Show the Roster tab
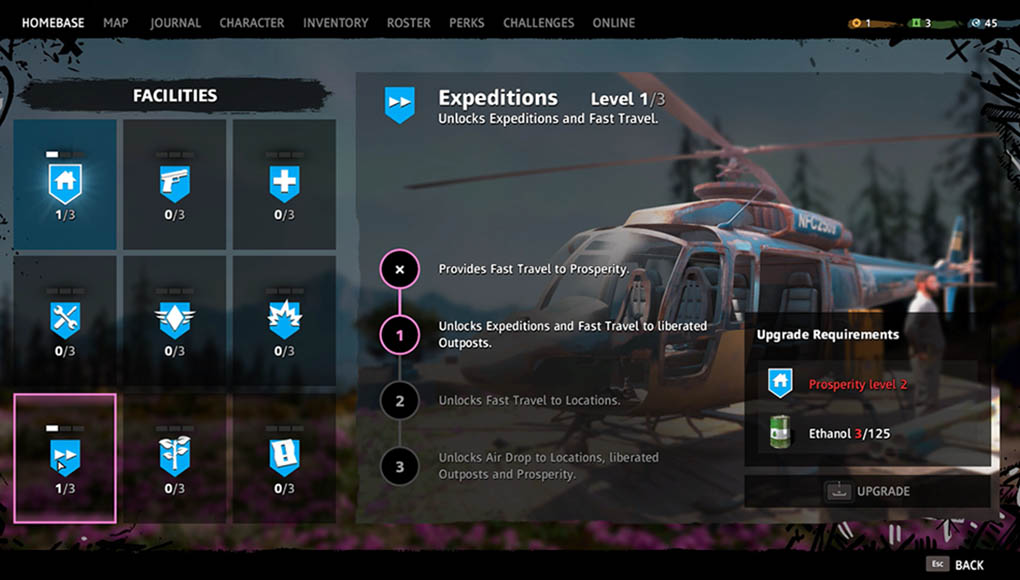 [408, 22]
